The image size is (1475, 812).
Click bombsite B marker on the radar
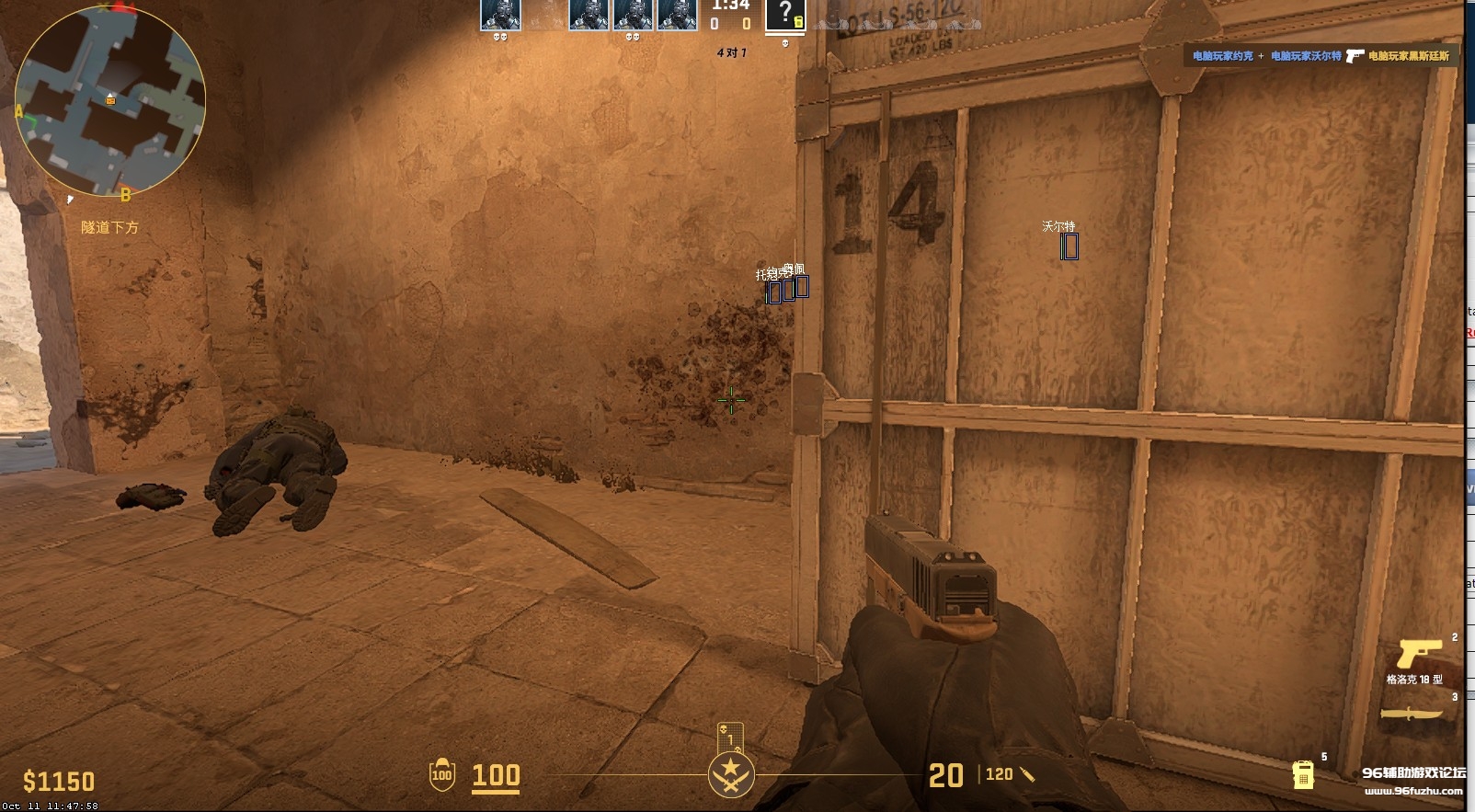[124, 194]
